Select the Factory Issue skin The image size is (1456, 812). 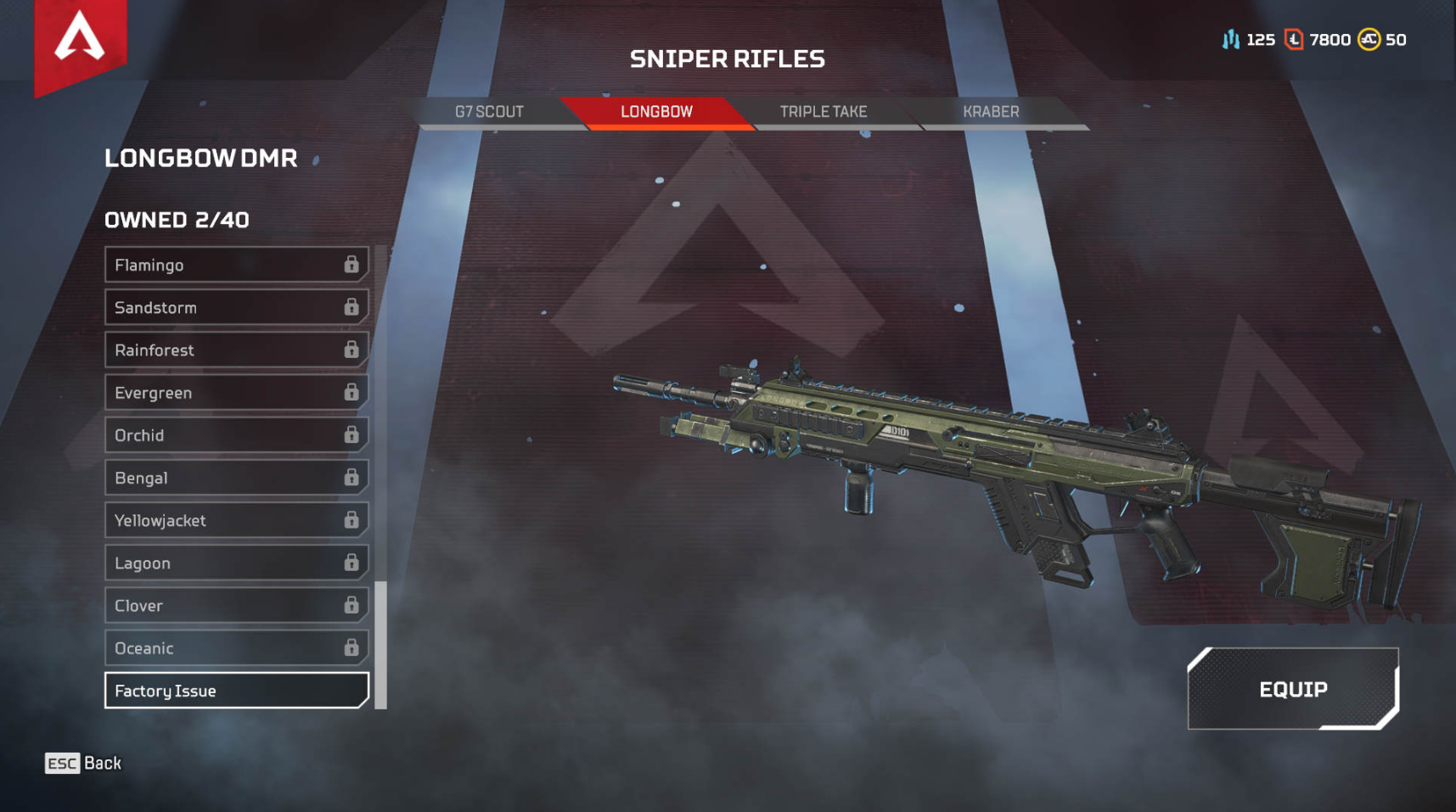click(x=236, y=691)
